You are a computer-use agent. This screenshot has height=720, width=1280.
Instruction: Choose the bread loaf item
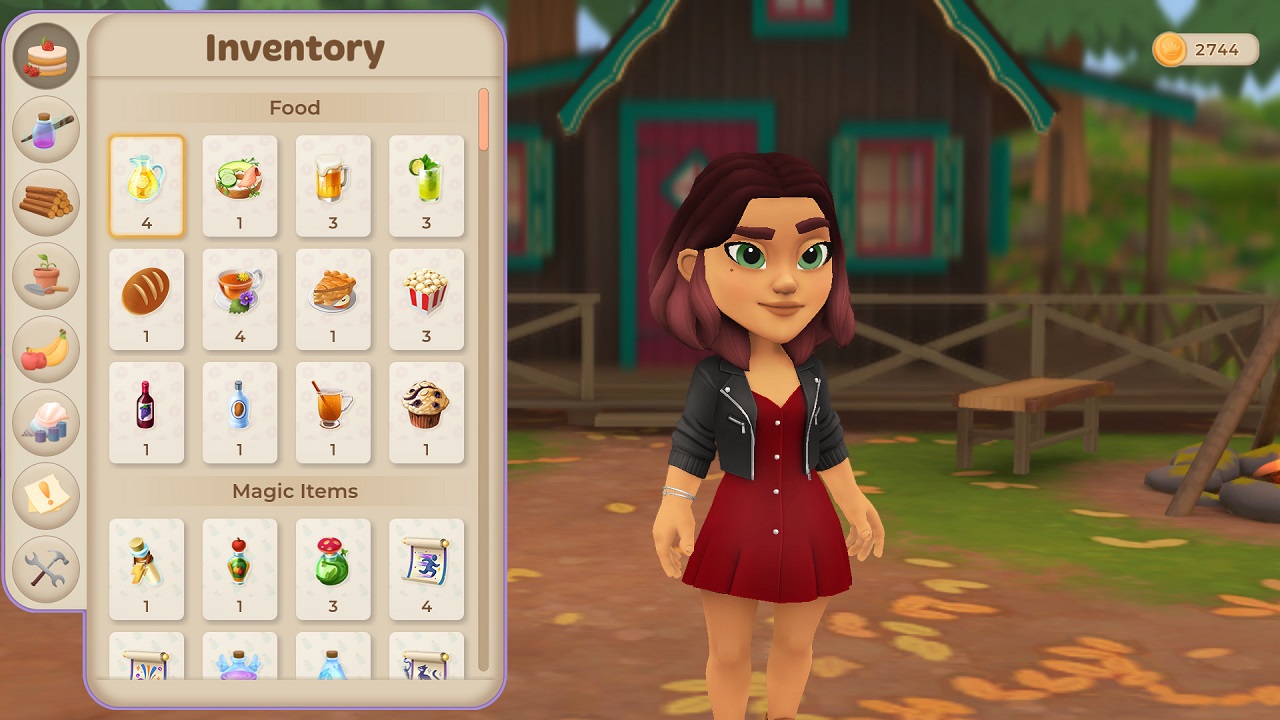coord(146,299)
